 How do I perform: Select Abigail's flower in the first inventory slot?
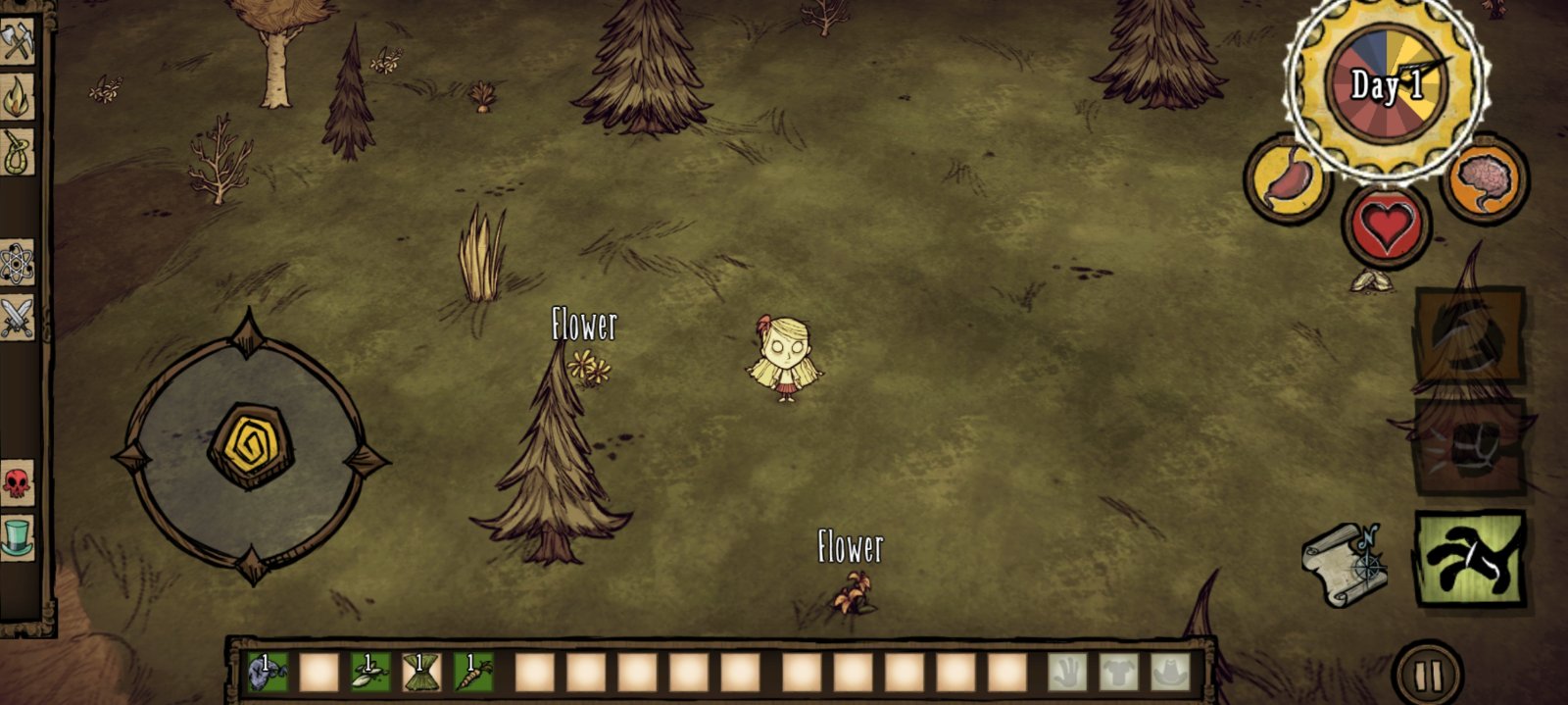(x=267, y=673)
